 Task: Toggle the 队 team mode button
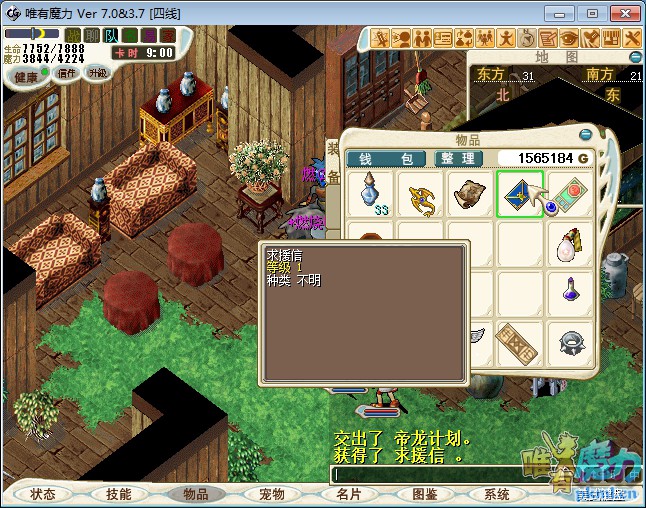(111, 35)
